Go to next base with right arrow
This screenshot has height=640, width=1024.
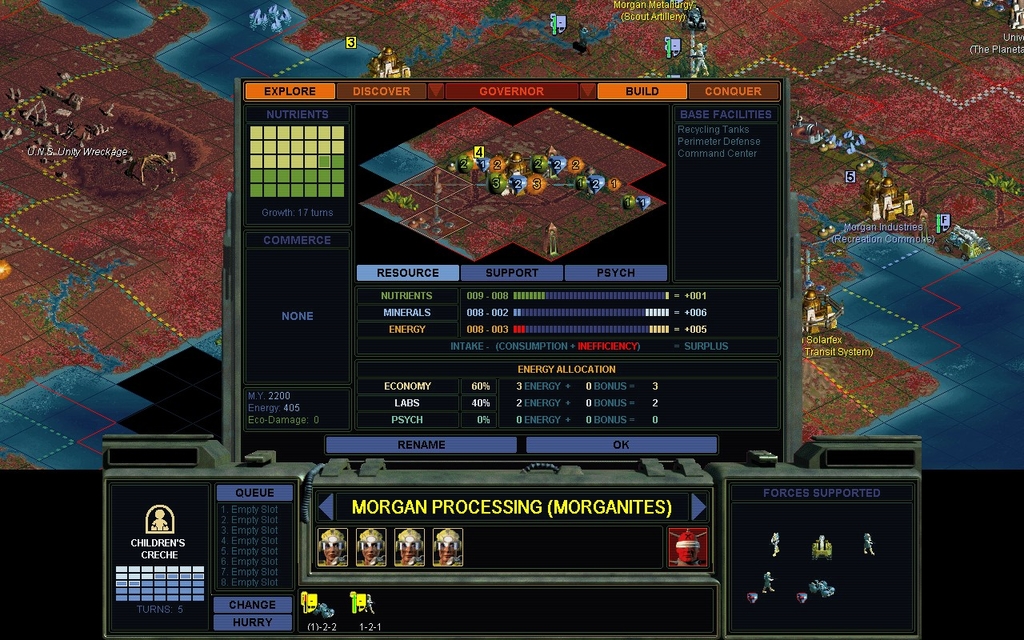point(699,507)
